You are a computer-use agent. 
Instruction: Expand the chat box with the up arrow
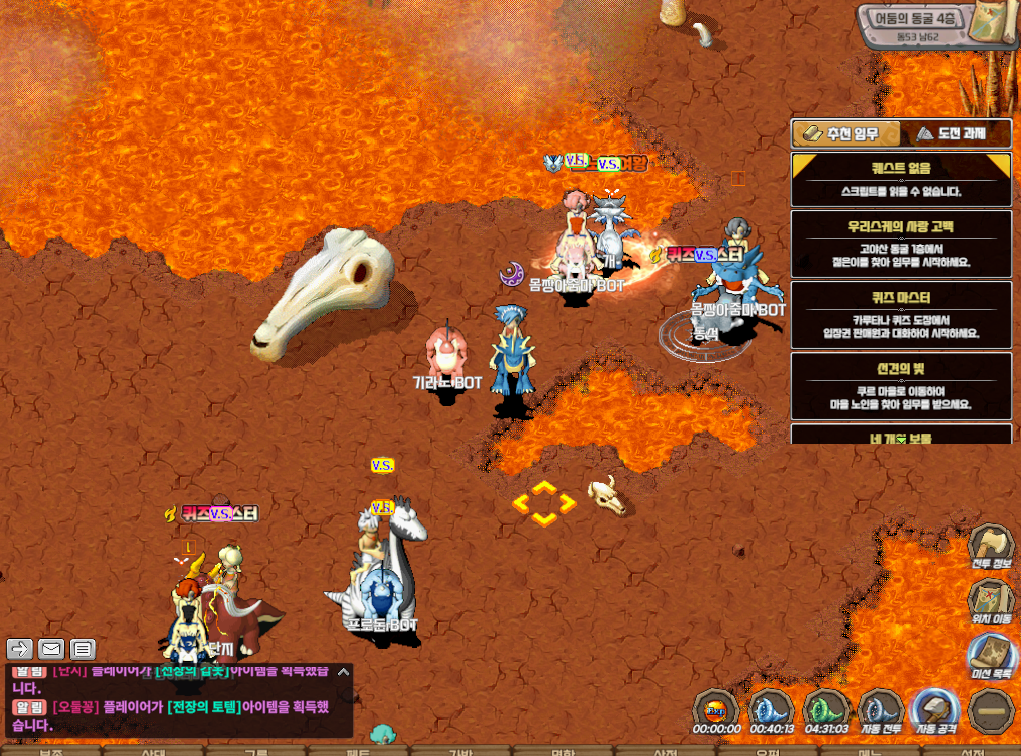coord(342,673)
